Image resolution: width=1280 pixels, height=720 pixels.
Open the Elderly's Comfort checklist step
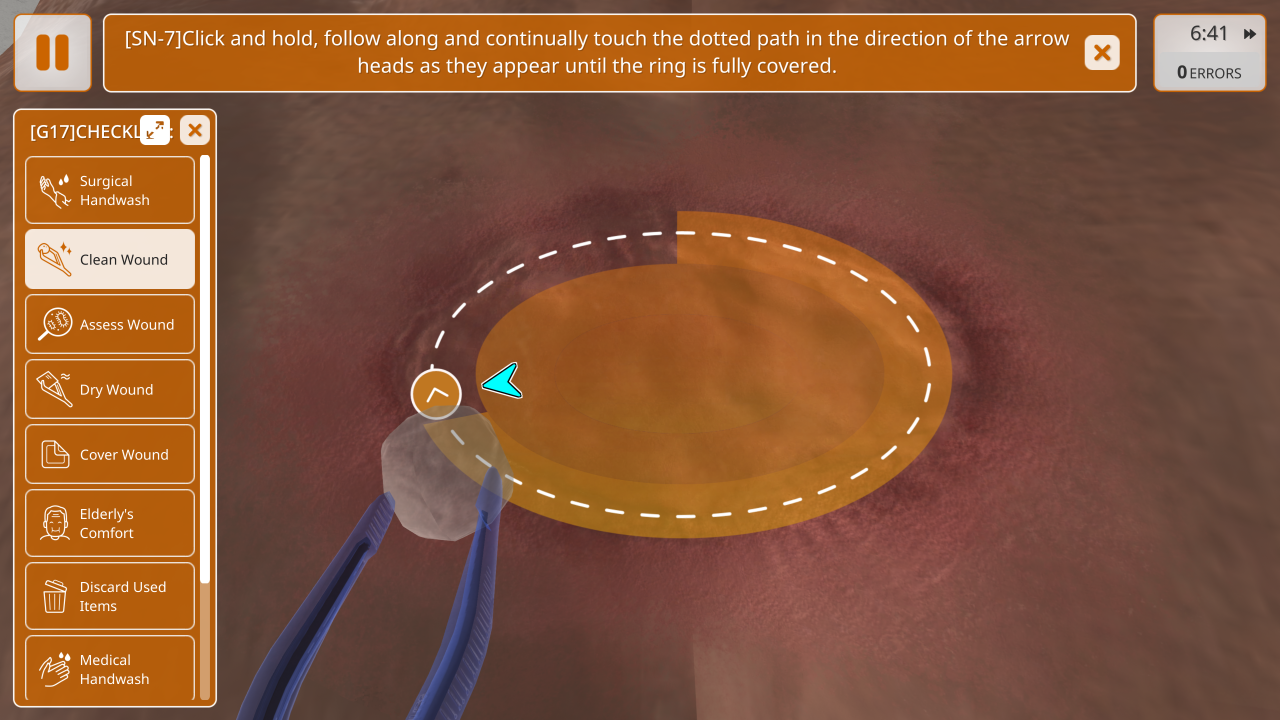110,523
